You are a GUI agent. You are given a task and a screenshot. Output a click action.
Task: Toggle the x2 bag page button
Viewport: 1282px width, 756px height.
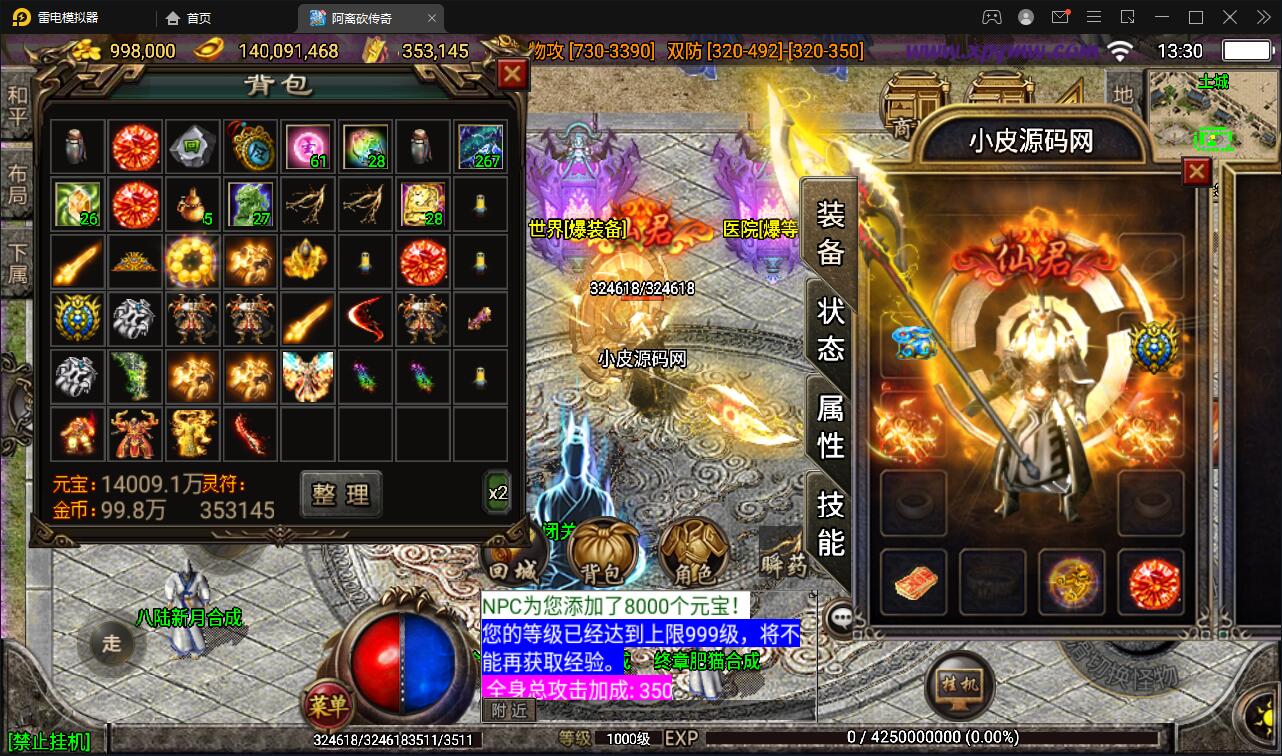(498, 492)
